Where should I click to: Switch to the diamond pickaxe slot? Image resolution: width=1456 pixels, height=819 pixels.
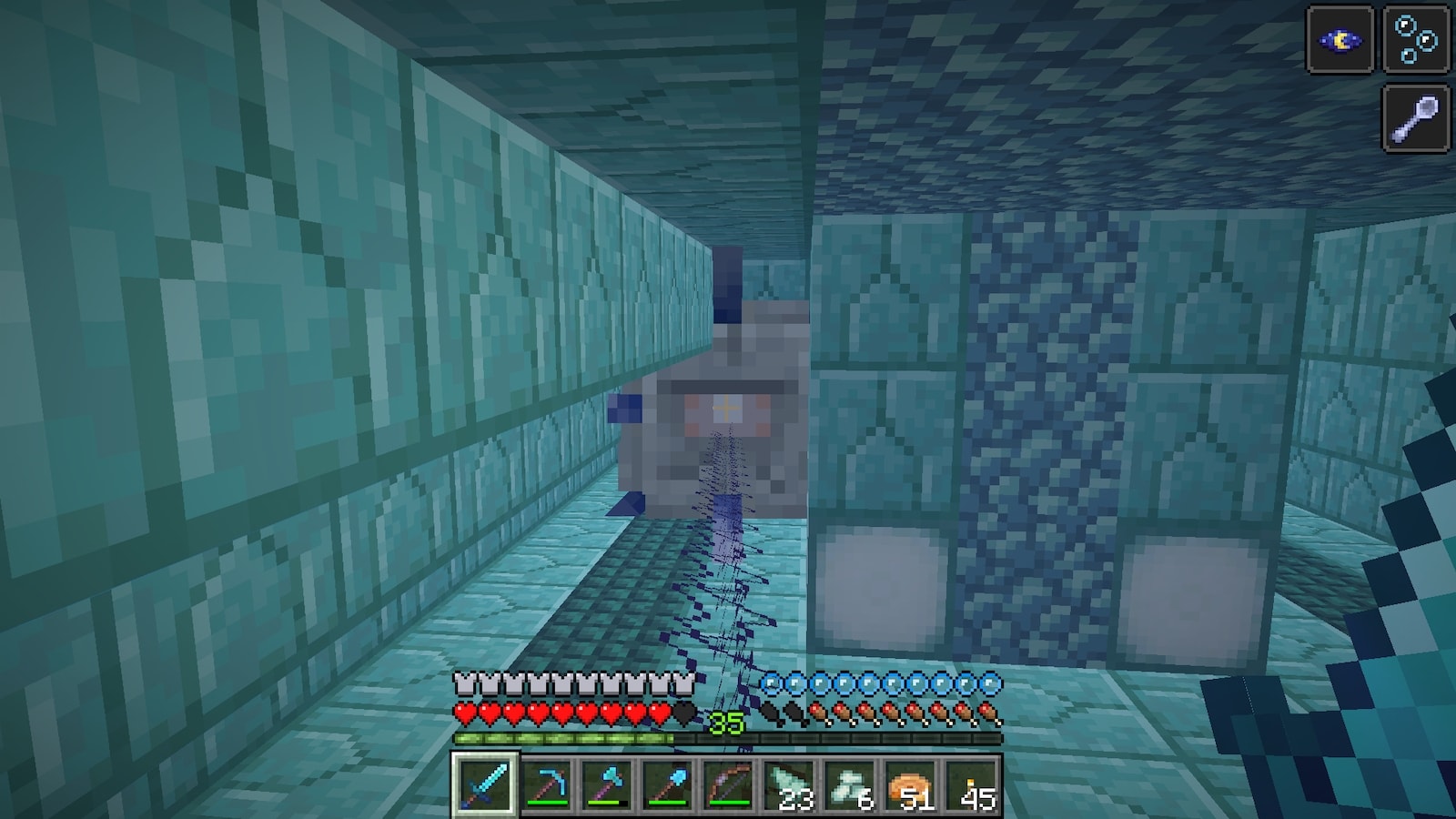tap(547, 784)
